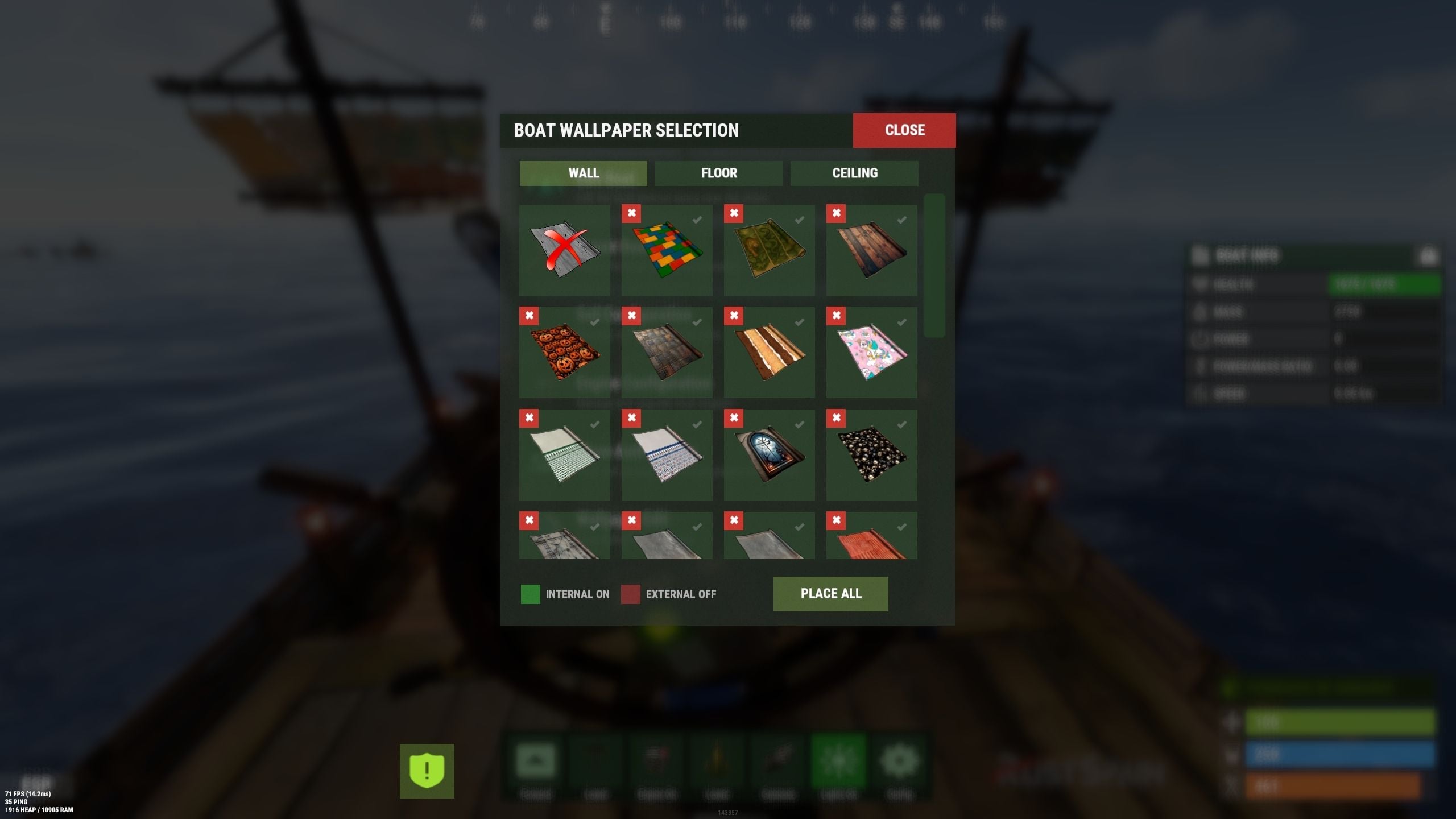The width and height of the screenshot is (1456, 819).
Task: Pick the white and green patterned wallpaper
Action: (564, 455)
